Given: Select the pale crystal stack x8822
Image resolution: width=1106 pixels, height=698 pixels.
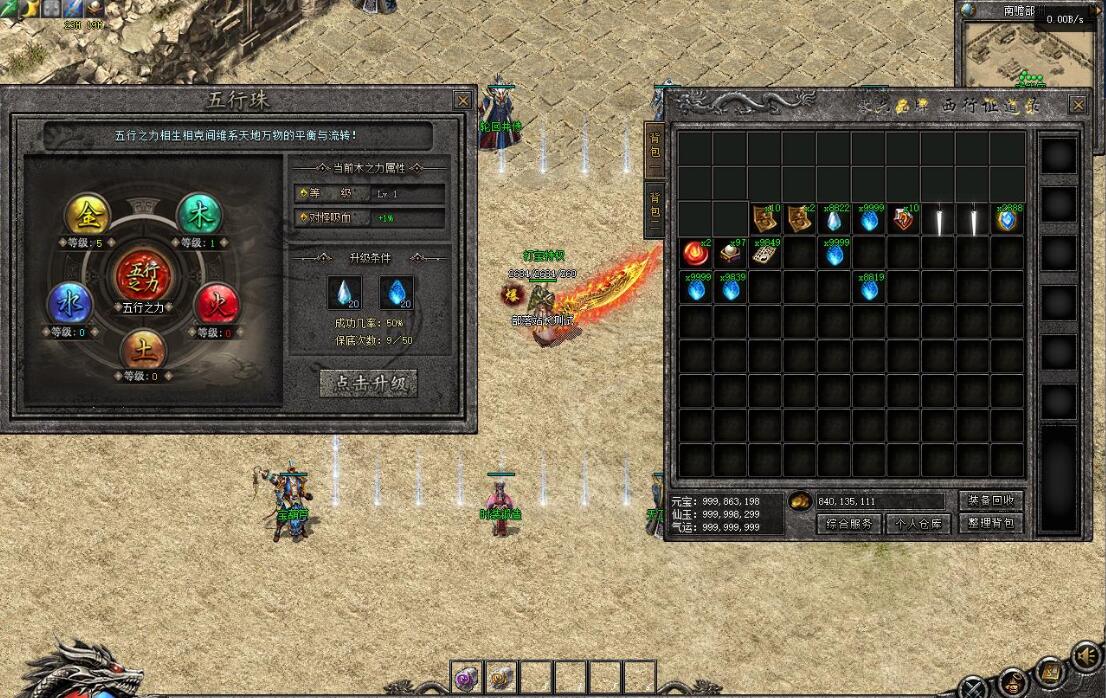Looking at the screenshot, I should pos(834,220).
